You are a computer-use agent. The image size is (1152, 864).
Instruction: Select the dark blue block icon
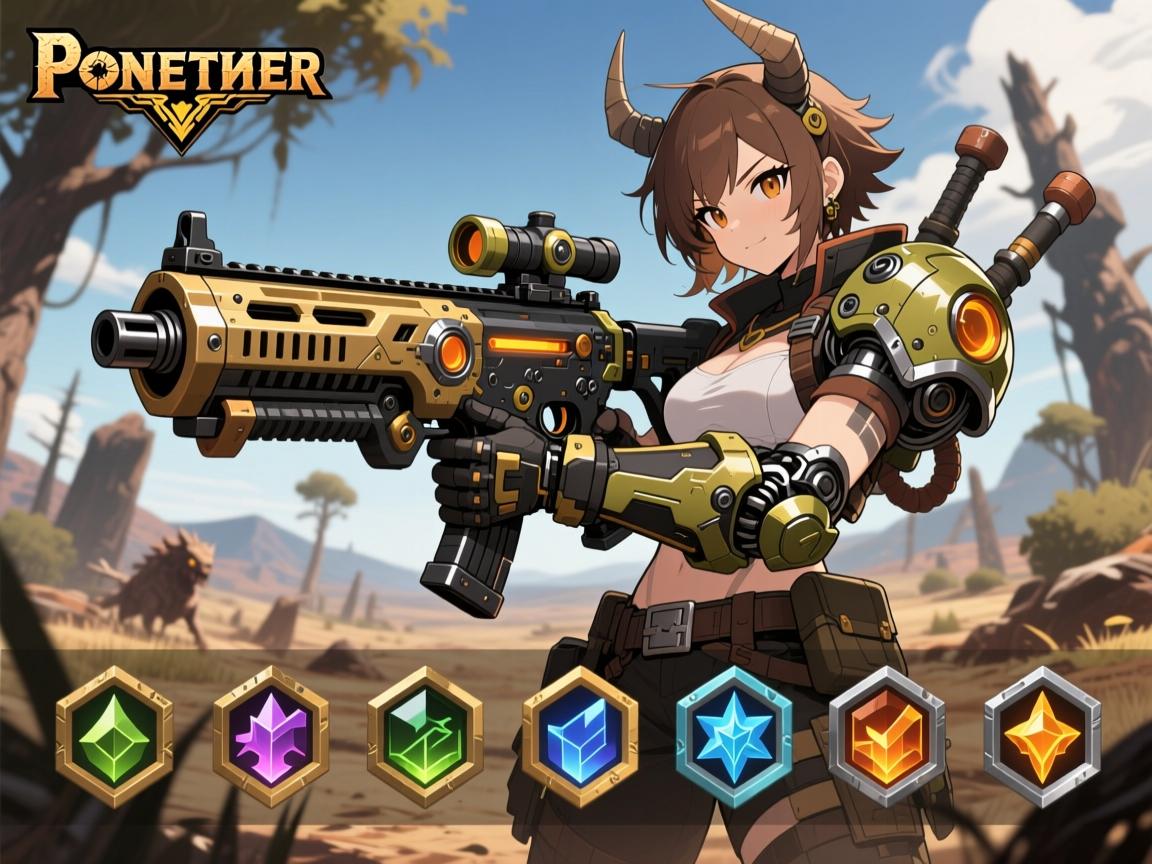(x=580, y=738)
